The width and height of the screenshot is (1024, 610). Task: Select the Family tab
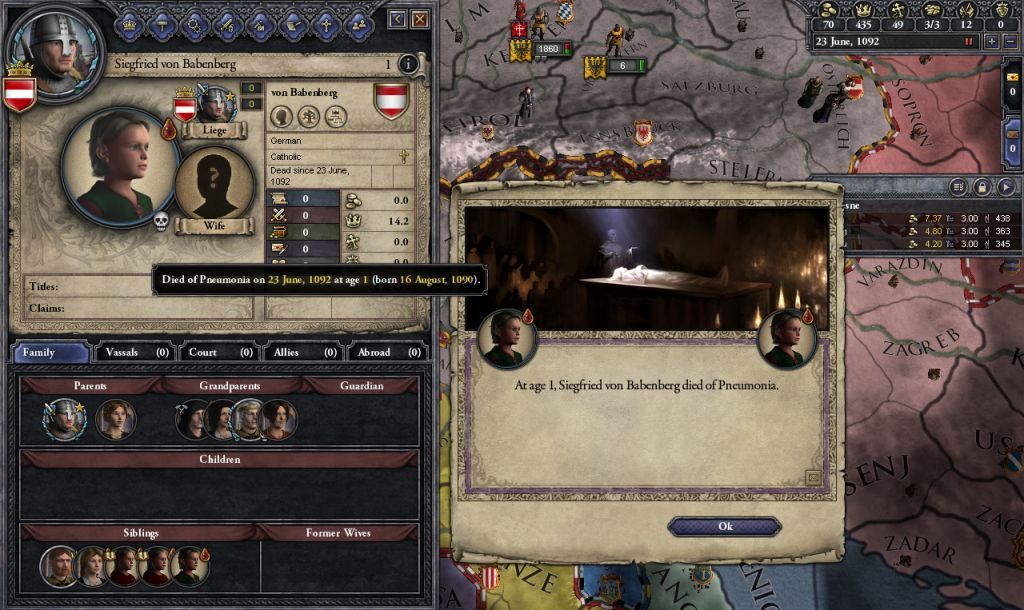(x=49, y=352)
